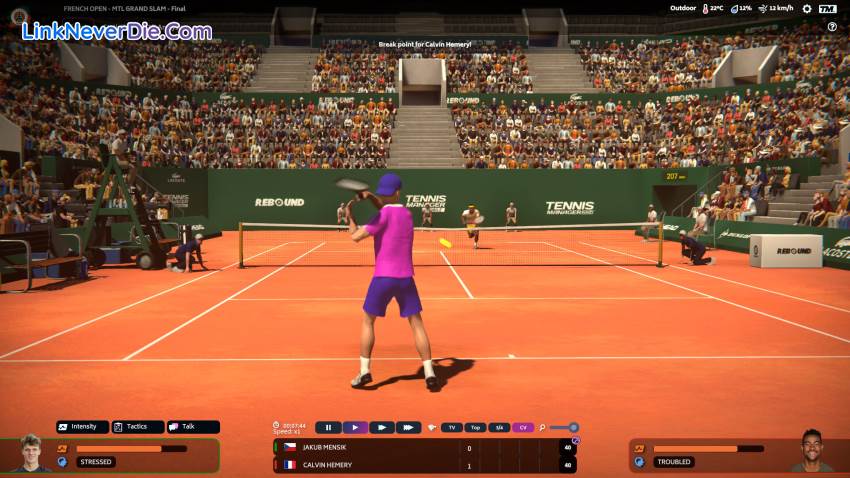Switch to fast-forward speed

tap(381, 428)
